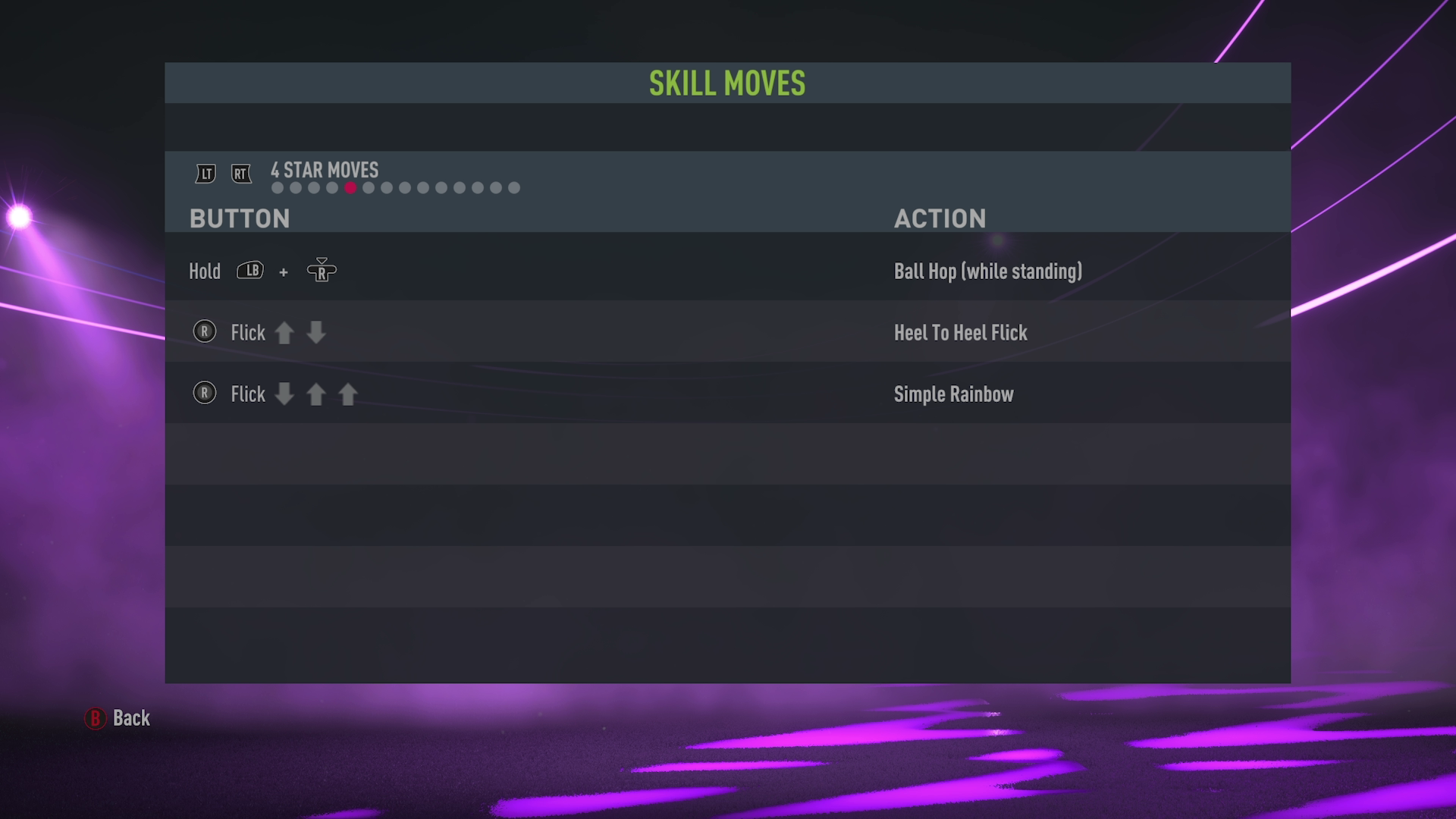This screenshot has width=1456, height=819.
Task: Select the Ball Hop action label
Action: pyautogui.click(x=987, y=271)
